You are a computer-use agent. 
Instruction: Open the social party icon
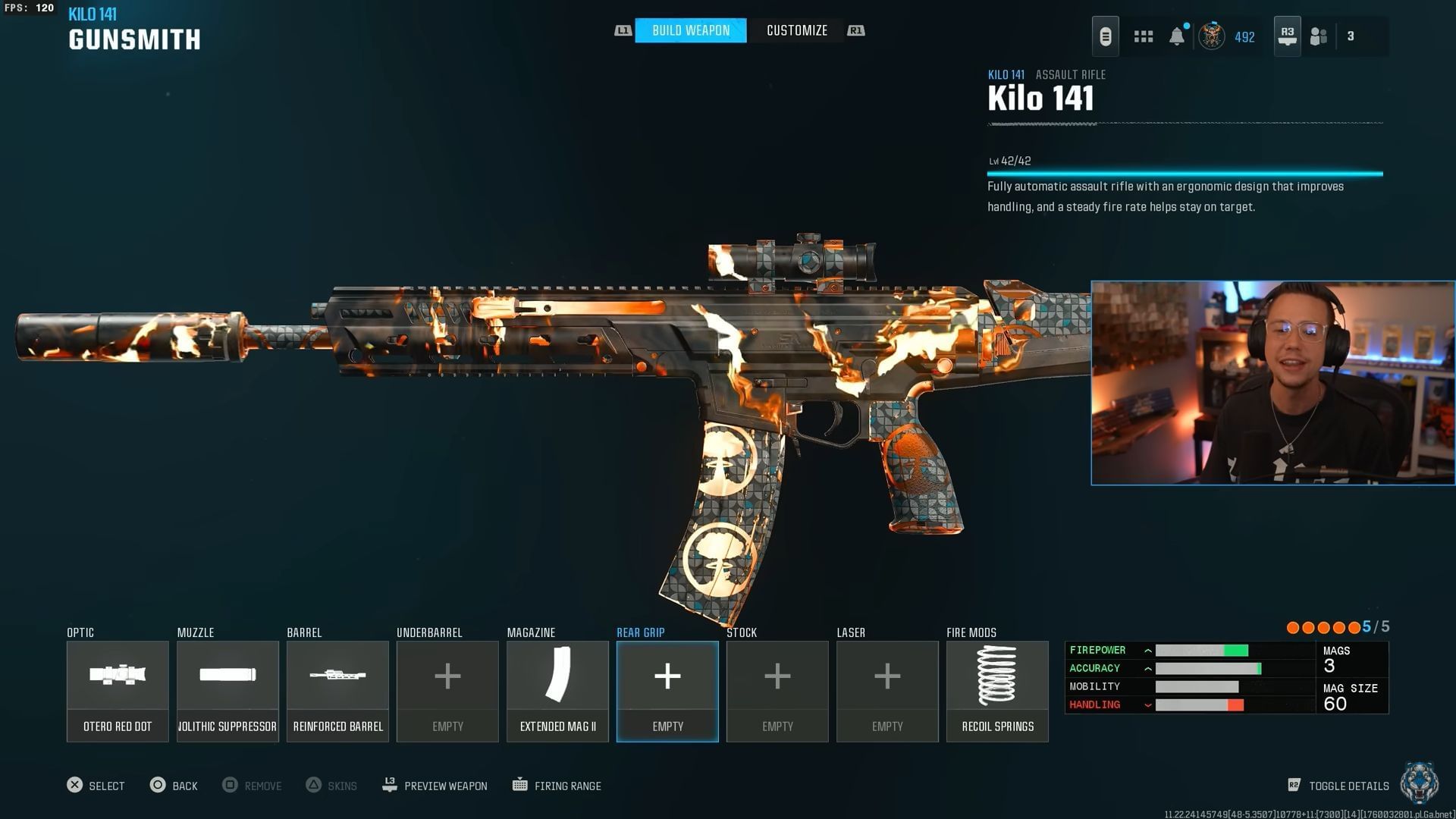pos(1319,36)
